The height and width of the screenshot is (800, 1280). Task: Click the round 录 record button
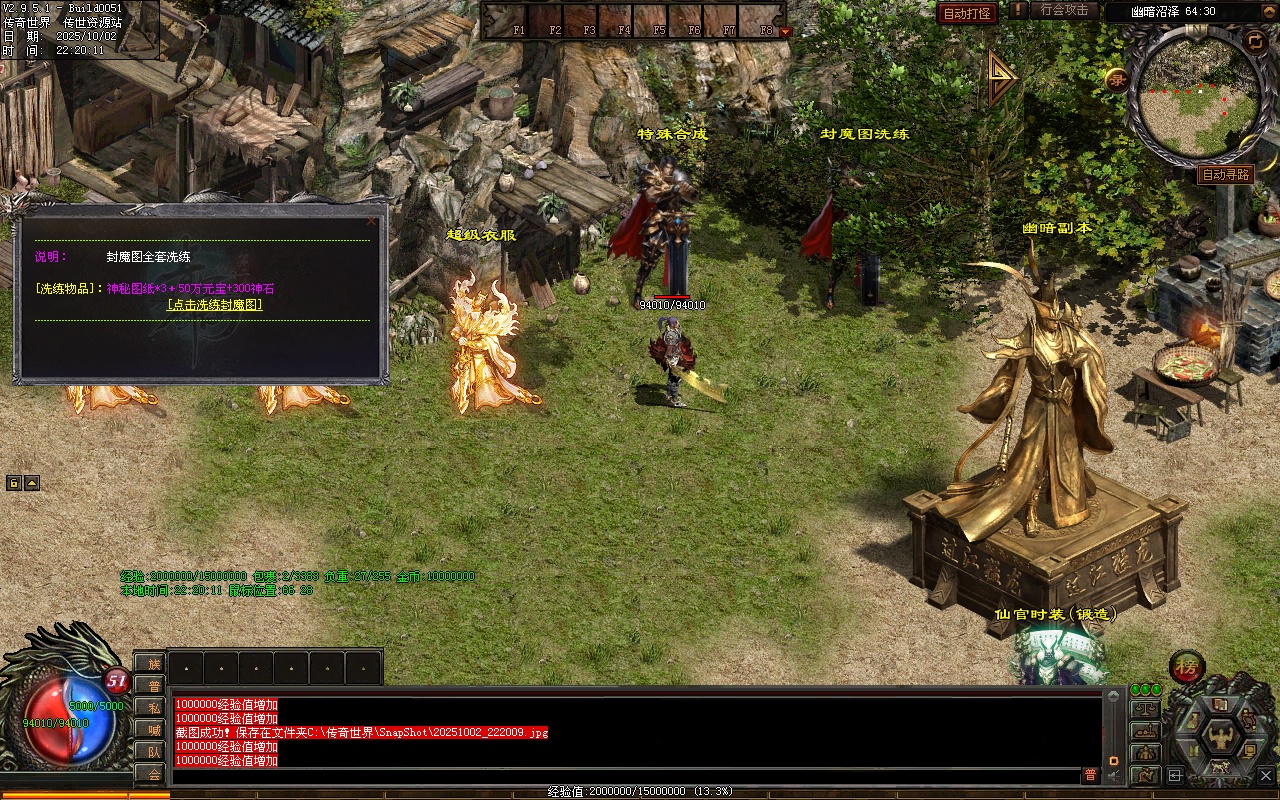coord(1117,79)
